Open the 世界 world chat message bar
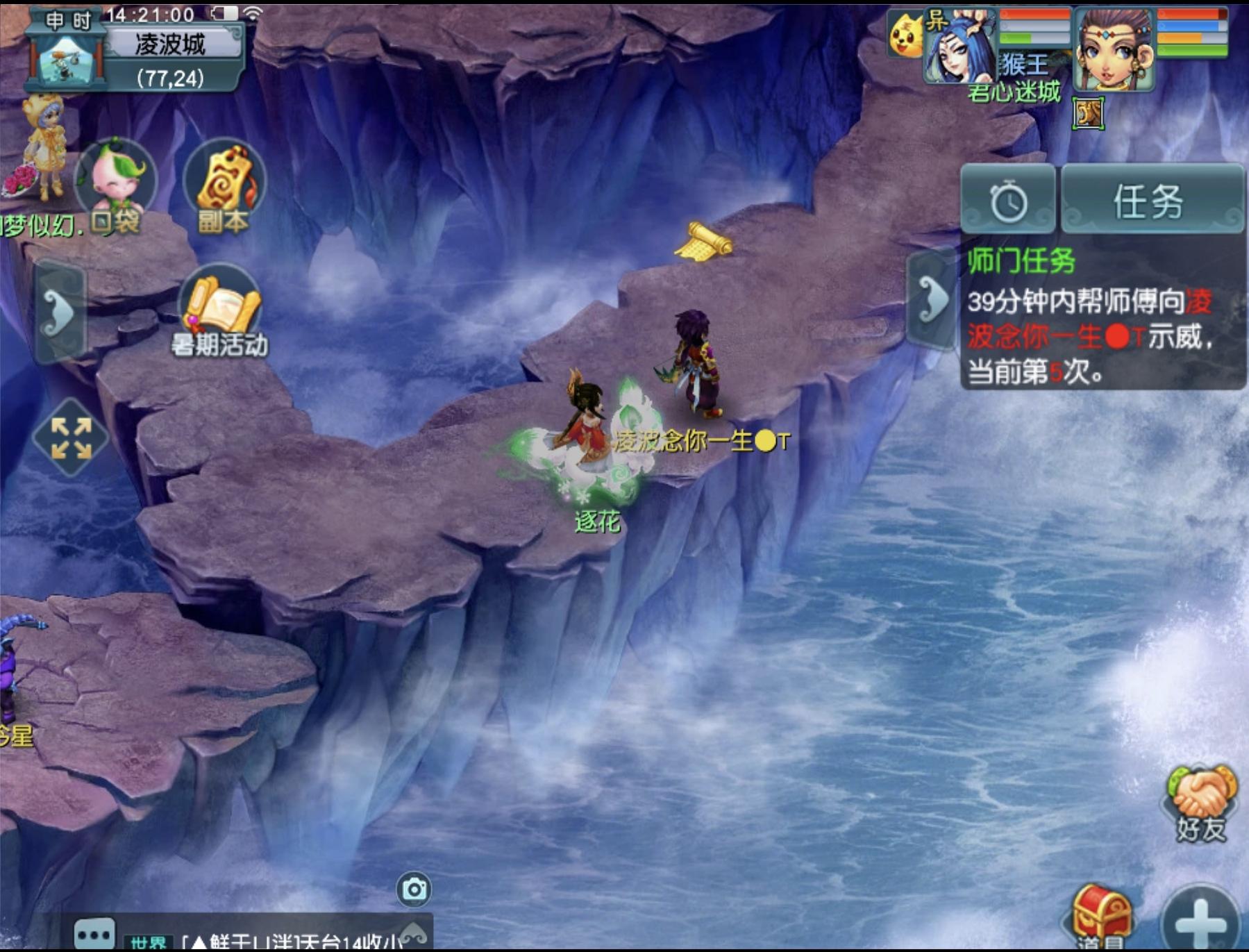1249x952 pixels. (x=278, y=940)
